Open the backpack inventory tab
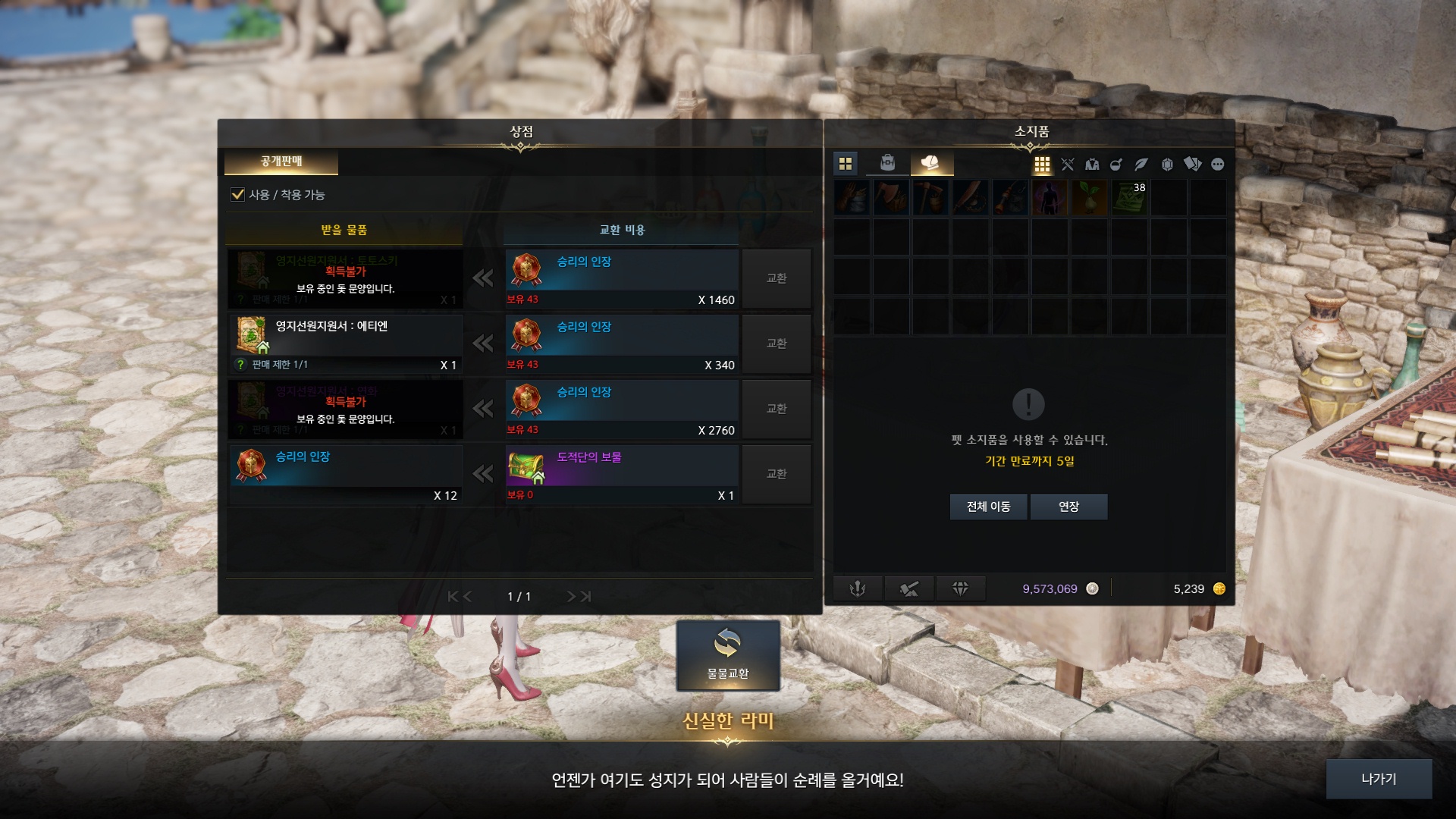This screenshot has width=1456, height=819. pyautogui.click(x=887, y=163)
